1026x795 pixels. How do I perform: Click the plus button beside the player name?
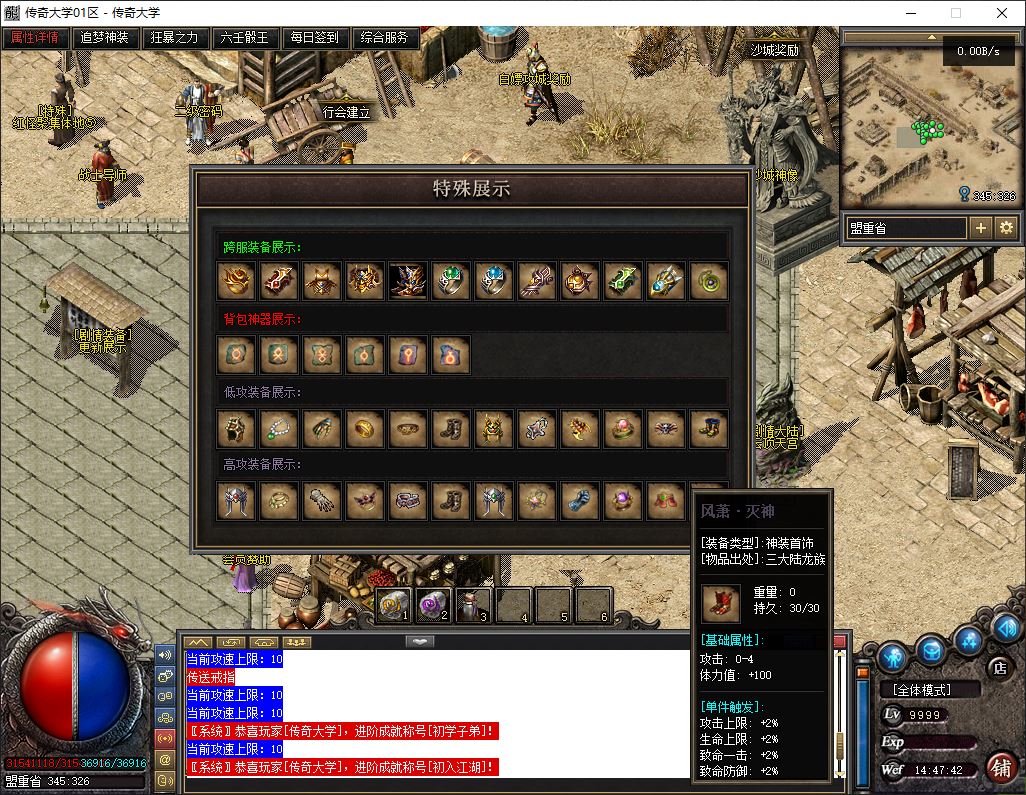tap(981, 228)
